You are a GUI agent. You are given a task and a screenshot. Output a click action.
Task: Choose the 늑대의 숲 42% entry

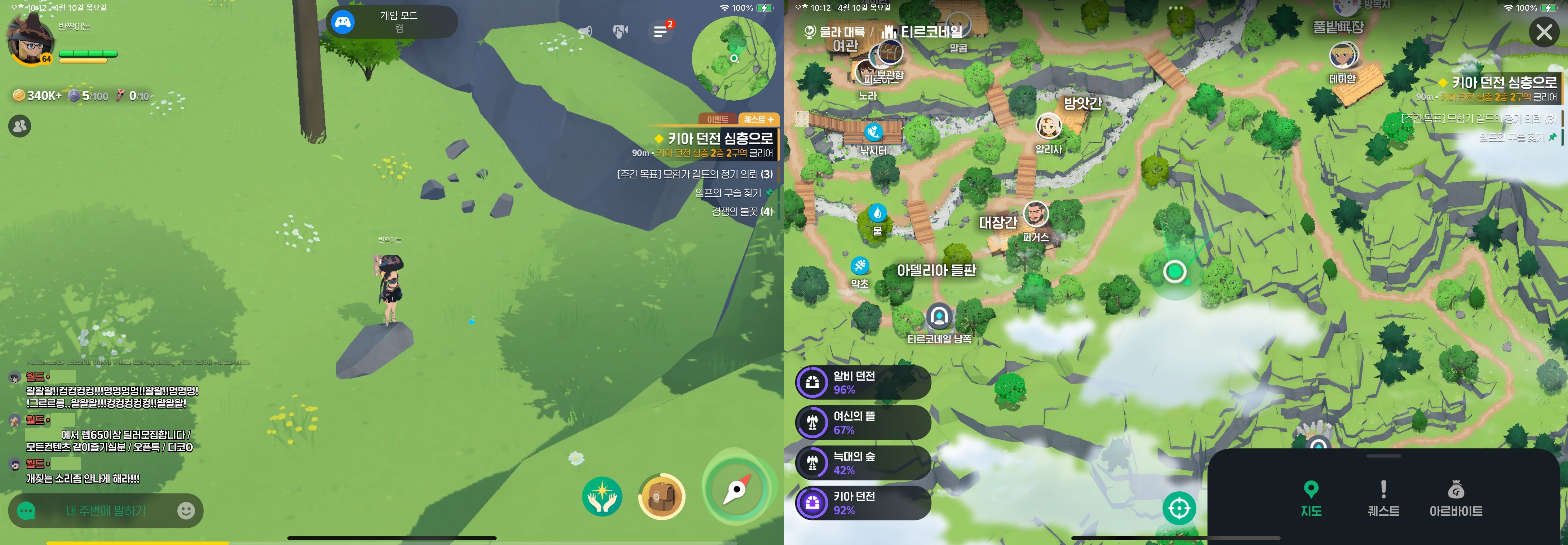pos(862,463)
